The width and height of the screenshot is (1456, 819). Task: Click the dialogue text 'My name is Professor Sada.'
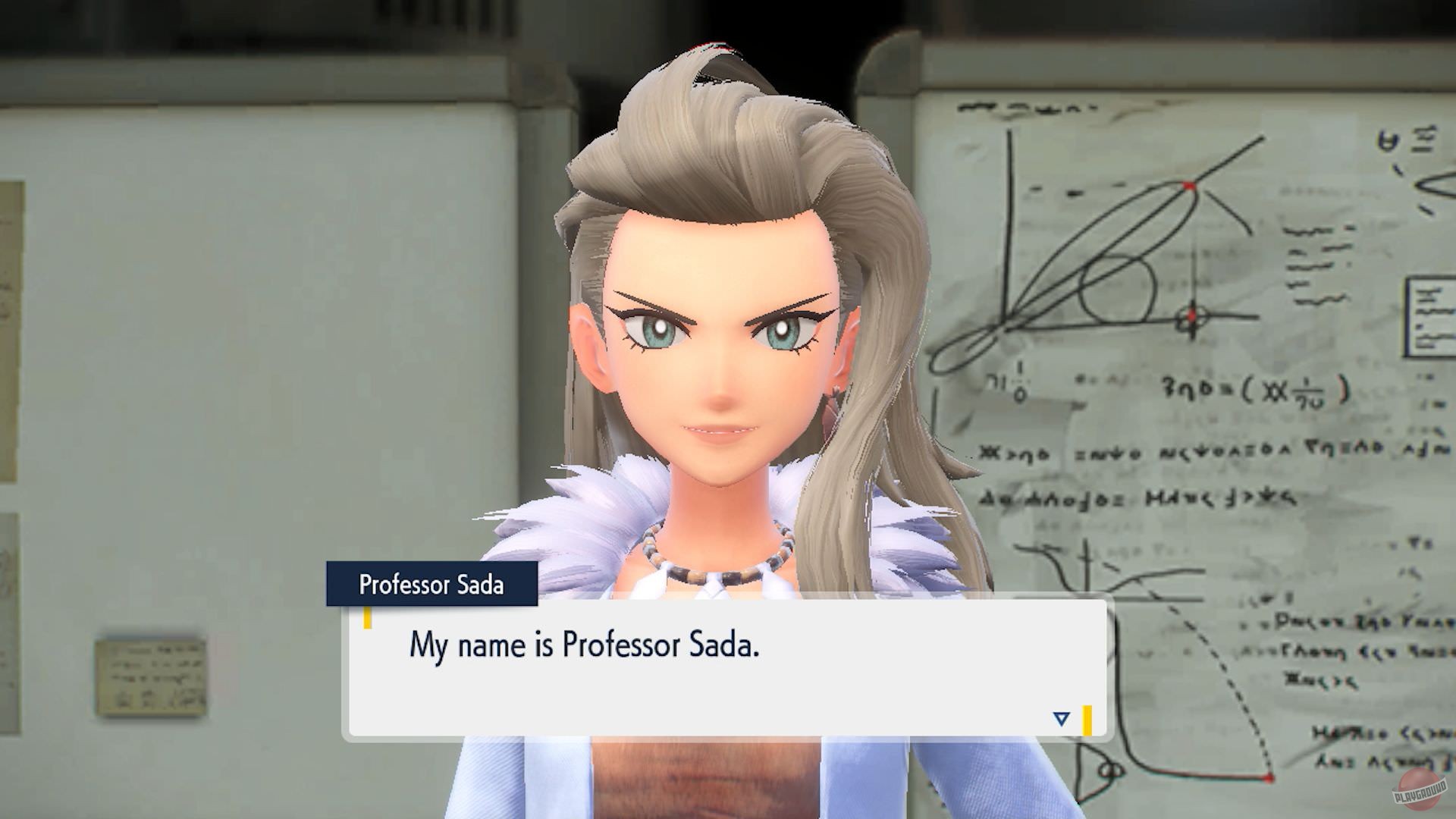point(588,645)
